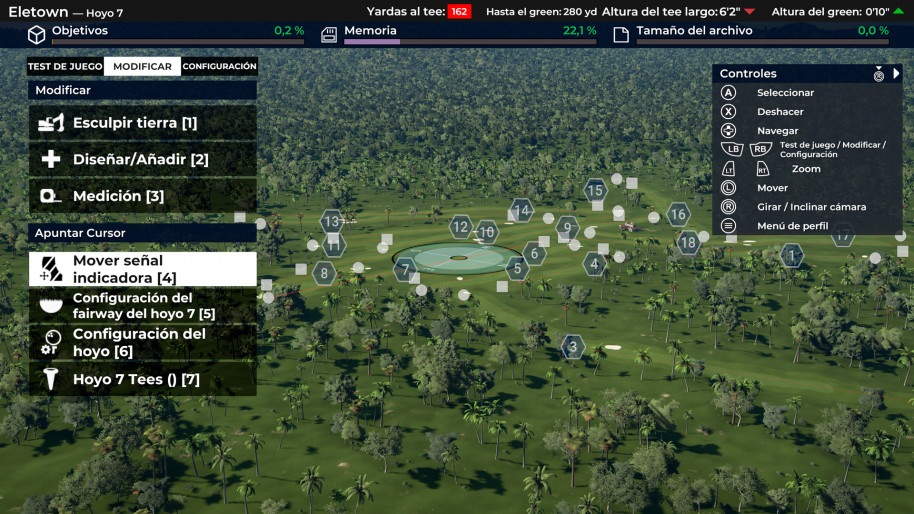Click the hole 9 hexagon marker
This screenshot has height=514, width=914.
(567, 228)
